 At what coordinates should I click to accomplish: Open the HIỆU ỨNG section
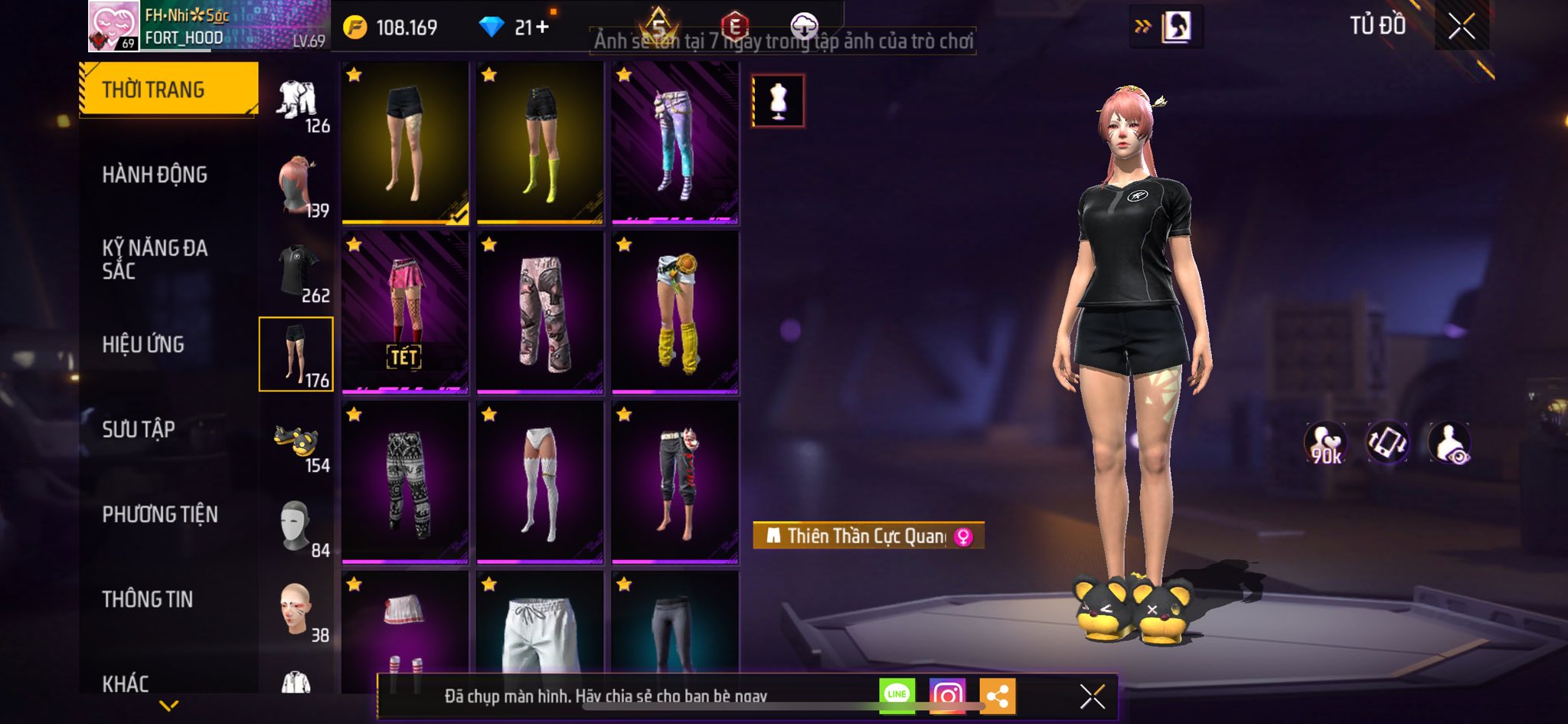[143, 345]
